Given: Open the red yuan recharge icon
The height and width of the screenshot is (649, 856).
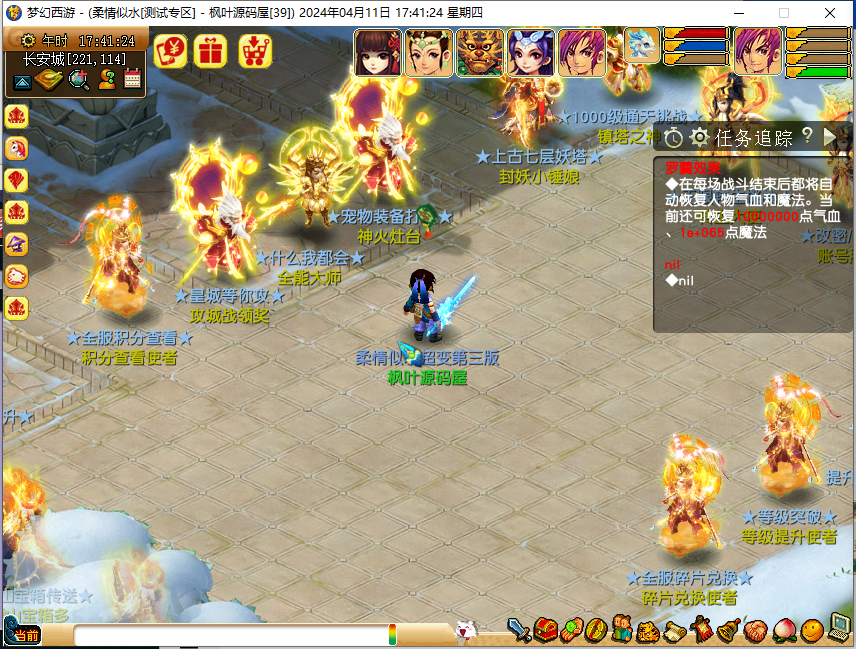Looking at the screenshot, I should [170, 49].
